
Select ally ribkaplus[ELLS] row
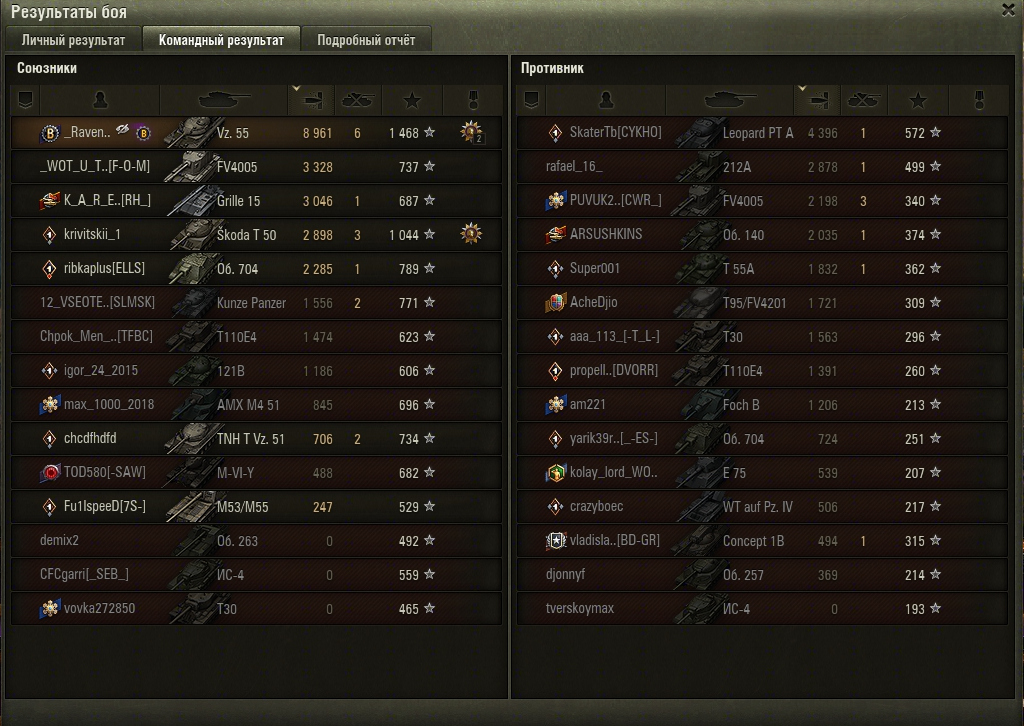coord(256,269)
